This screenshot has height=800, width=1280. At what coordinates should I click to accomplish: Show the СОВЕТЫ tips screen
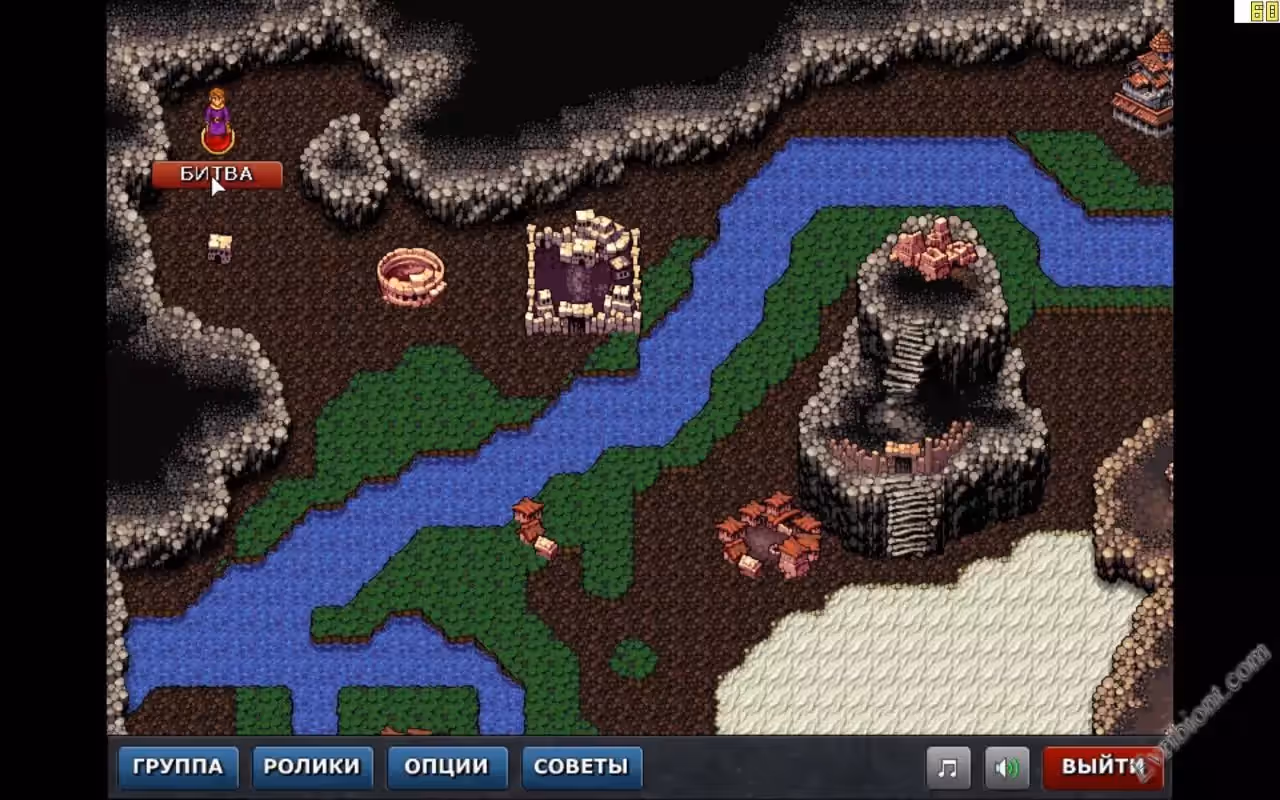pyautogui.click(x=581, y=767)
